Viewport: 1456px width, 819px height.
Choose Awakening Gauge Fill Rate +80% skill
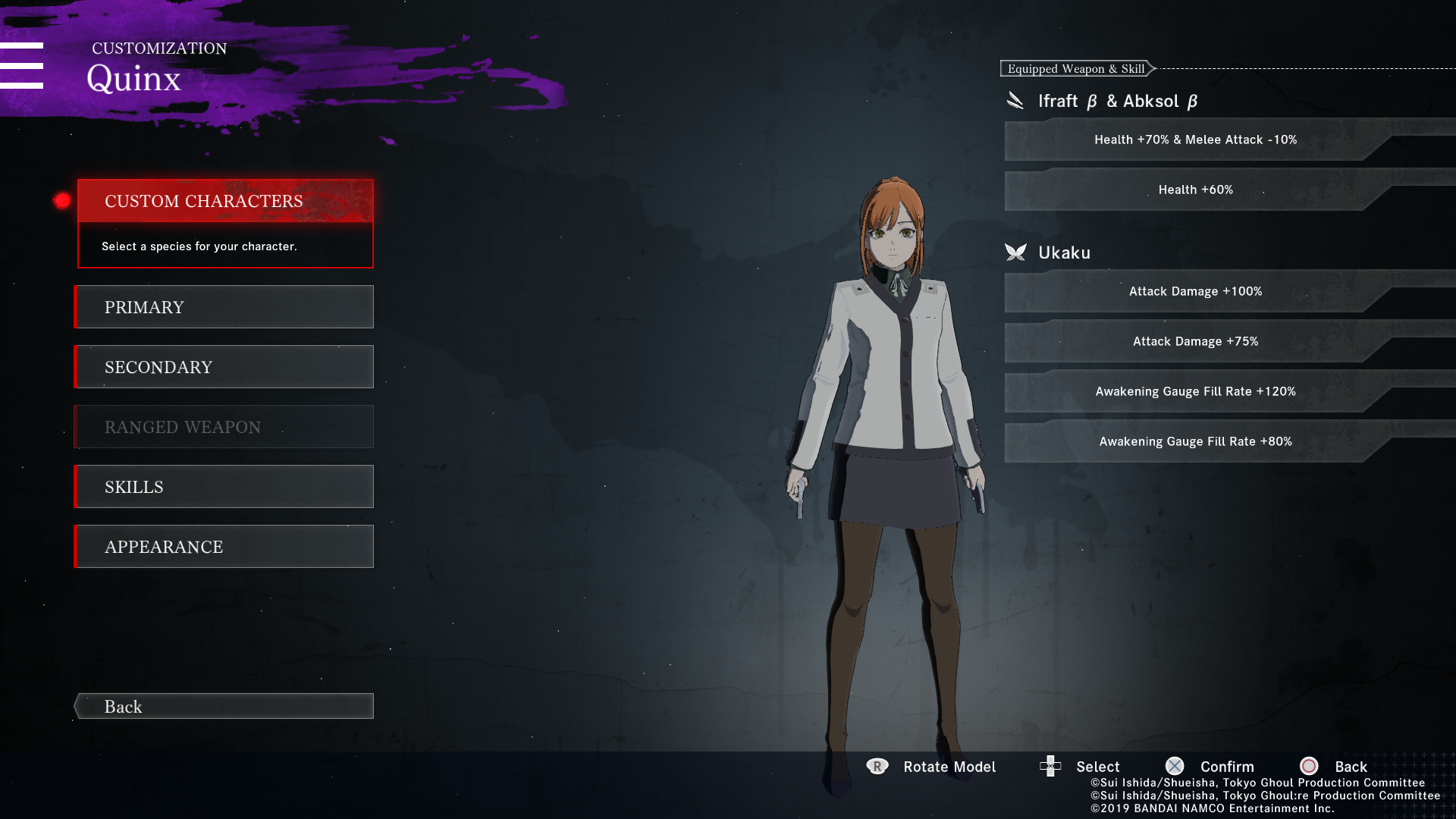click(1195, 441)
